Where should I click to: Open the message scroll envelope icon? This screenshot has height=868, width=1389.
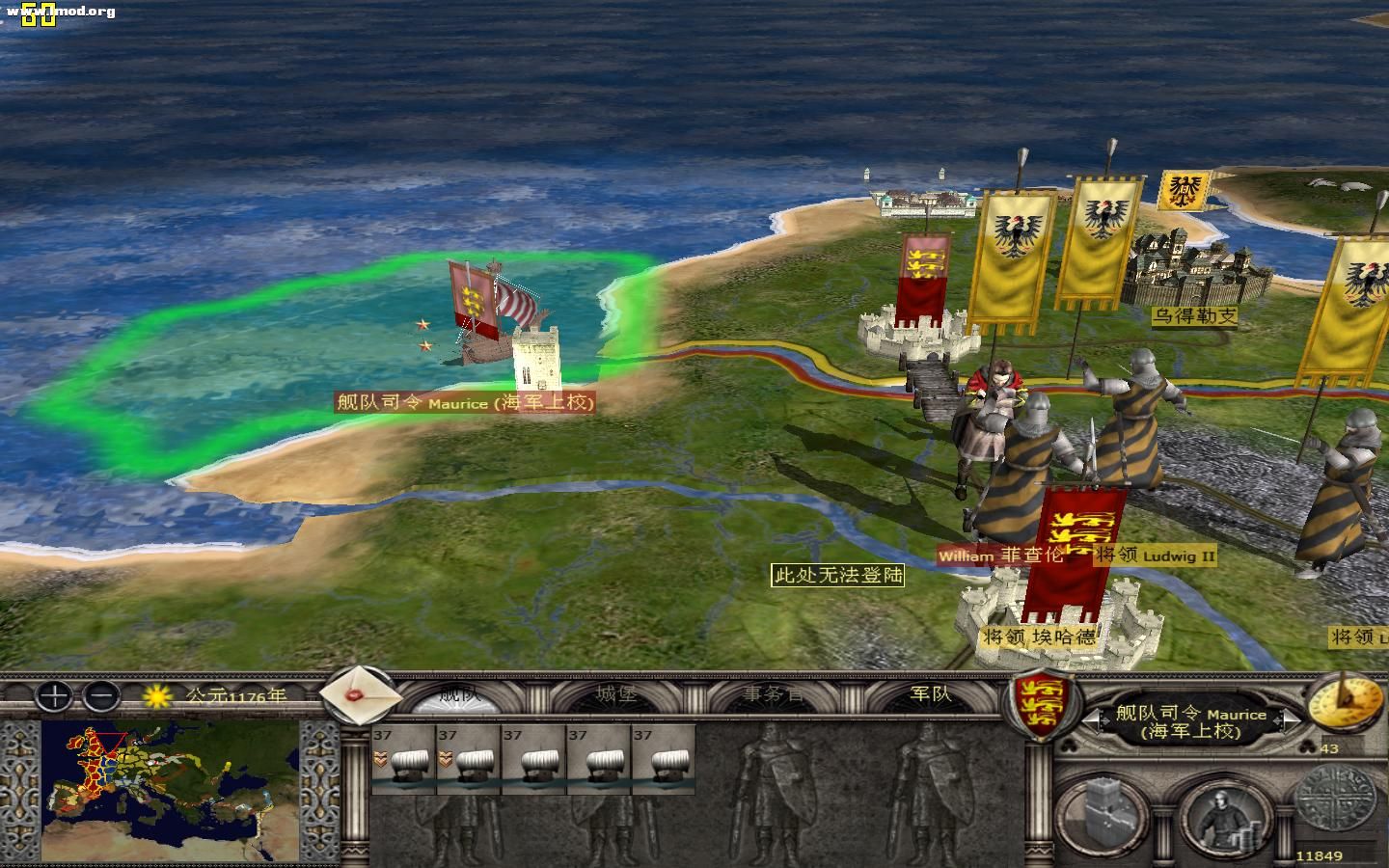359,699
